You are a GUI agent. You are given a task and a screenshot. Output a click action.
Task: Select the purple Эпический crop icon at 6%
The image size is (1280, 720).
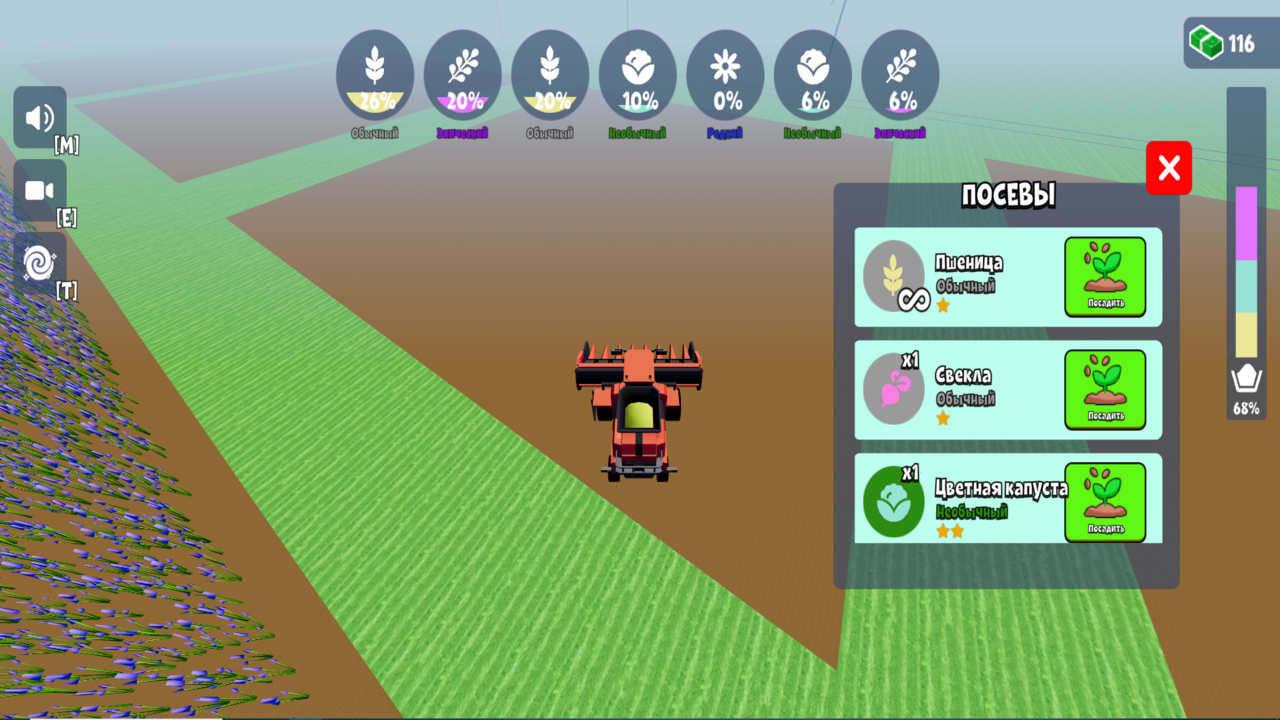(x=899, y=75)
